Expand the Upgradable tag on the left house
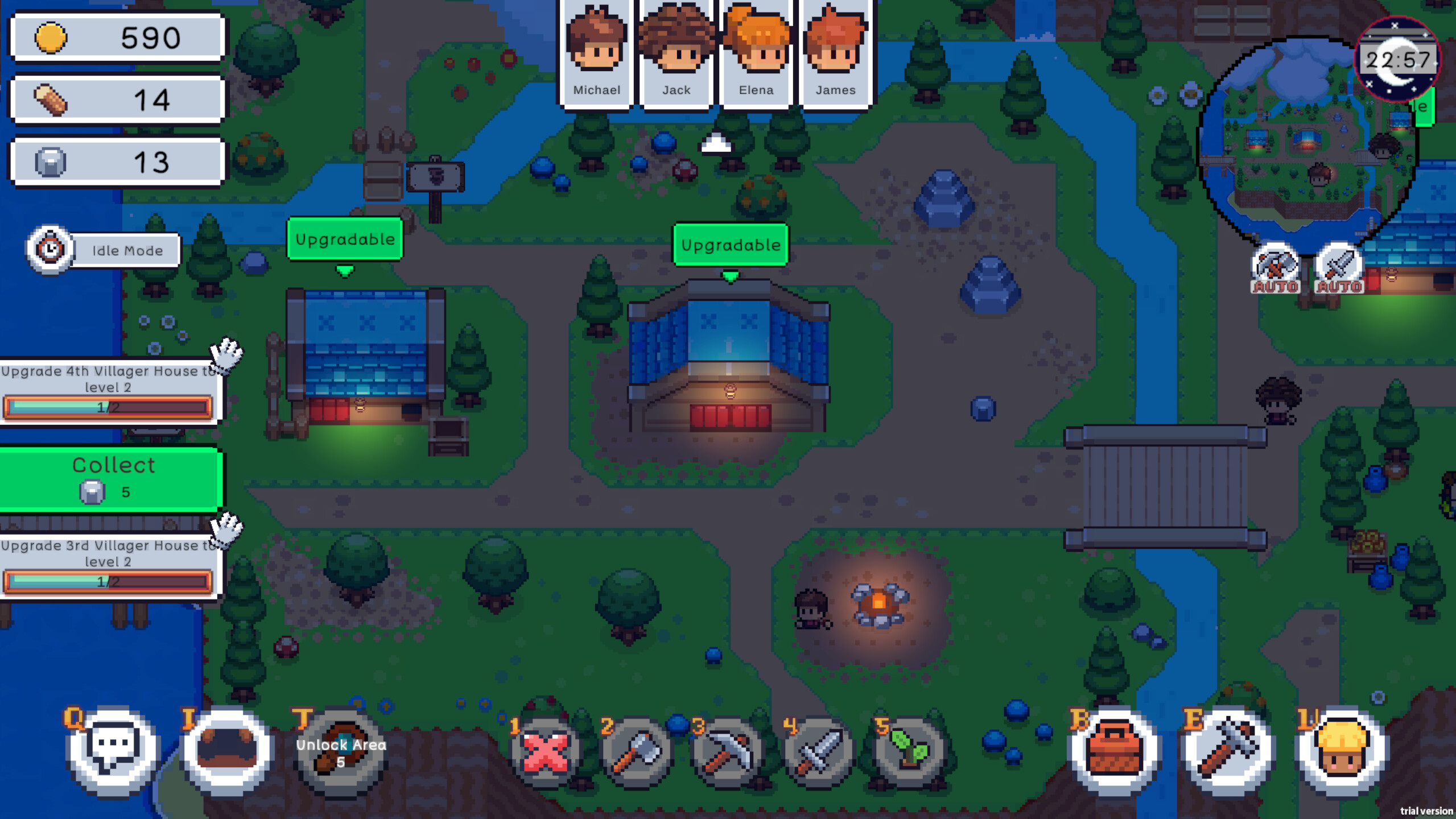The image size is (1456, 819). [345, 239]
